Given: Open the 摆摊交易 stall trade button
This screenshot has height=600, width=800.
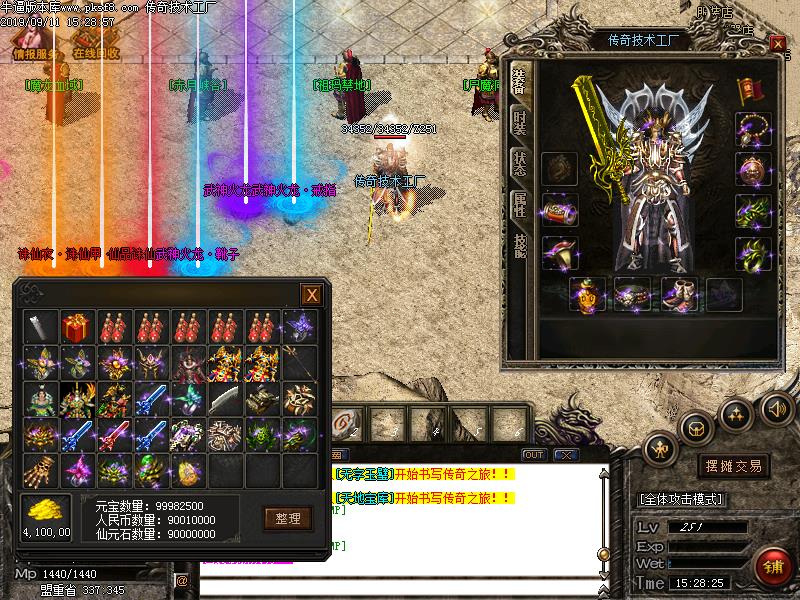Looking at the screenshot, I should (x=735, y=466).
